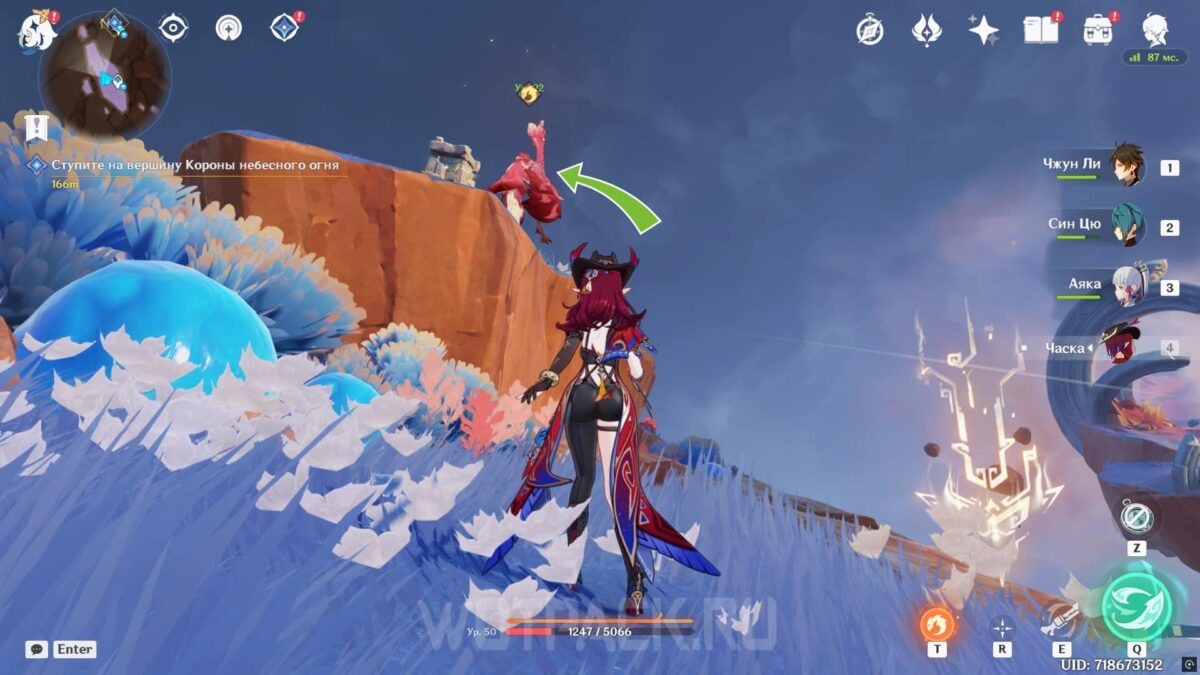Open the Paimon main menu

[x=36, y=30]
